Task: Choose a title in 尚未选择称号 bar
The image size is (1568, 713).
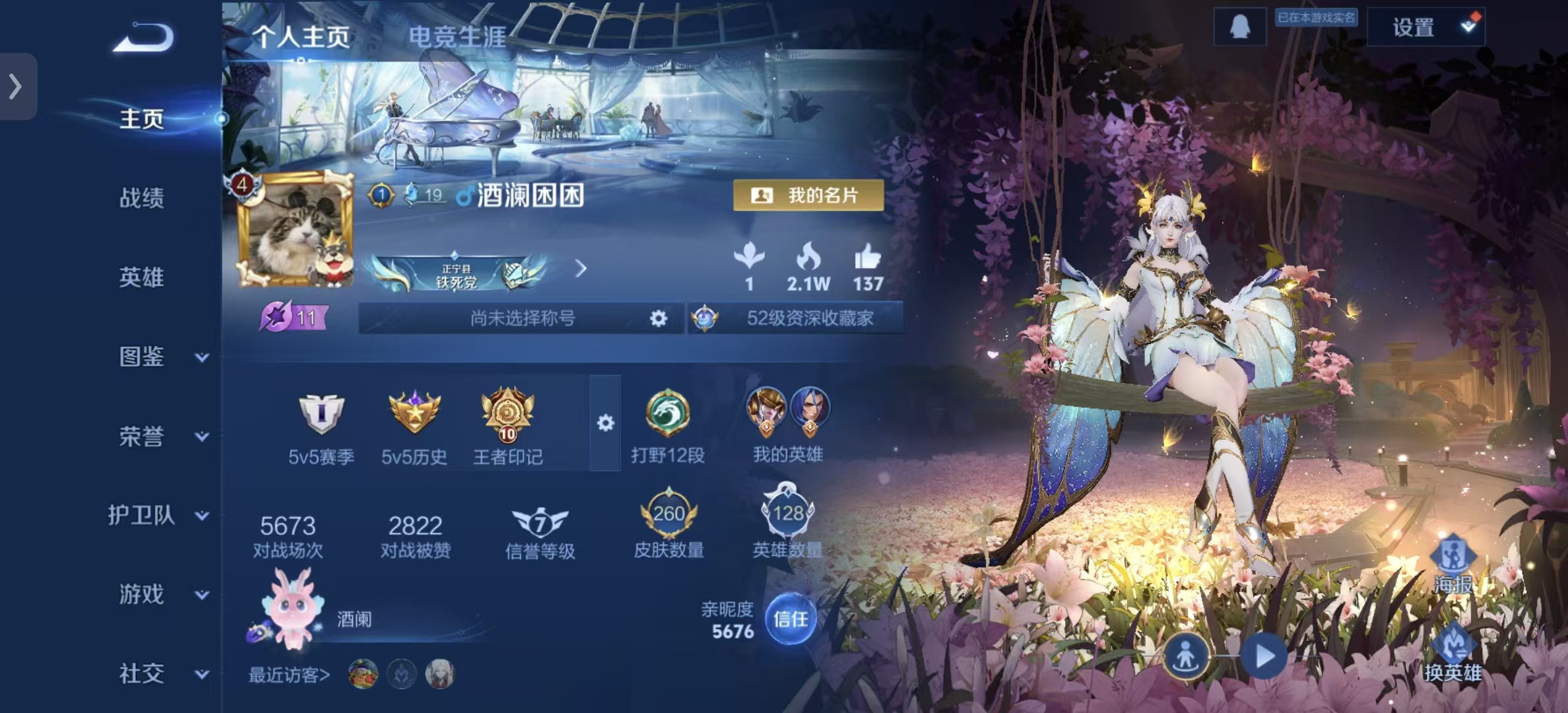Action: pos(521,319)
